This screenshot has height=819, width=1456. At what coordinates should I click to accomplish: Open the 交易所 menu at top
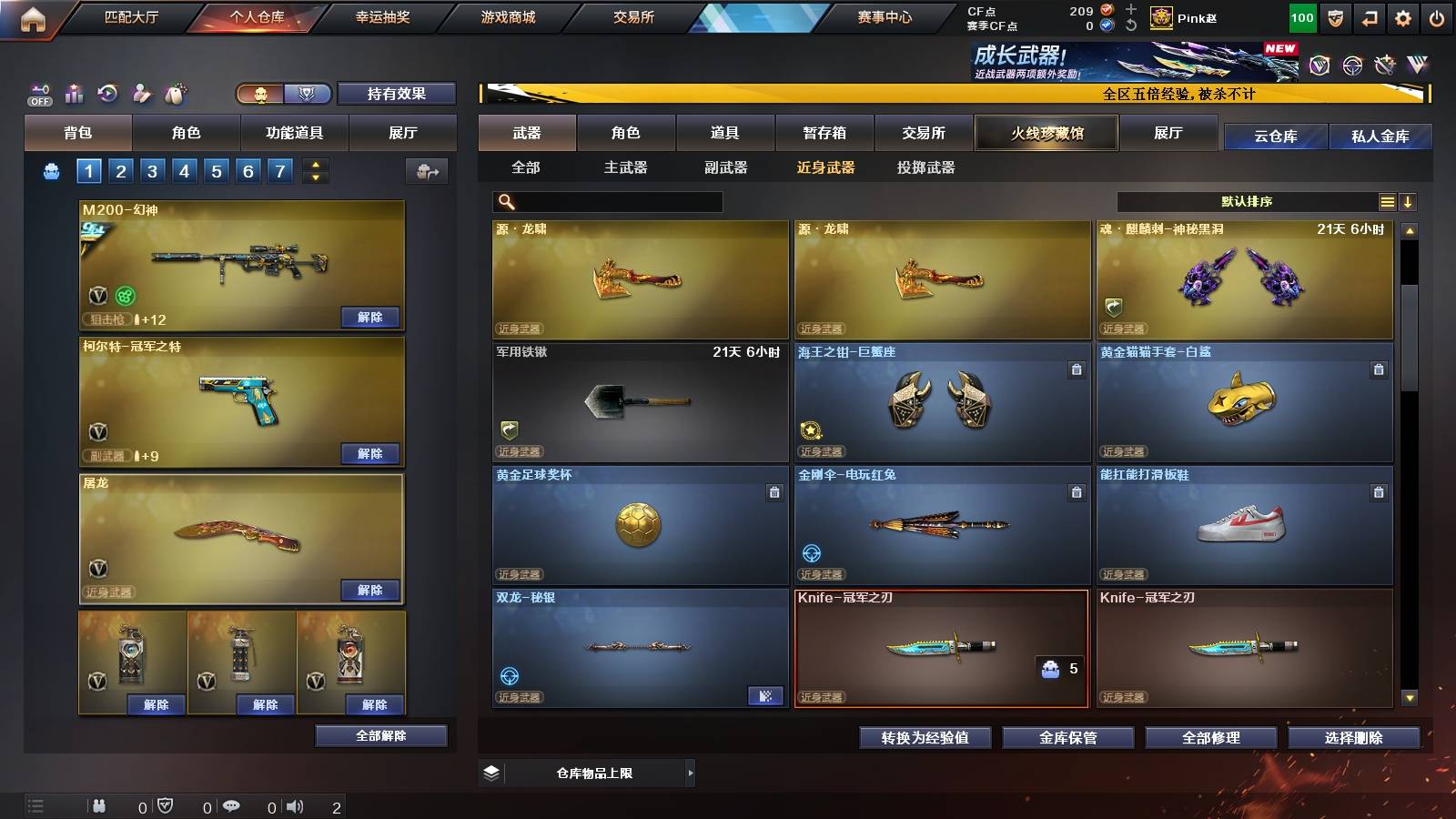pos(632,16)
